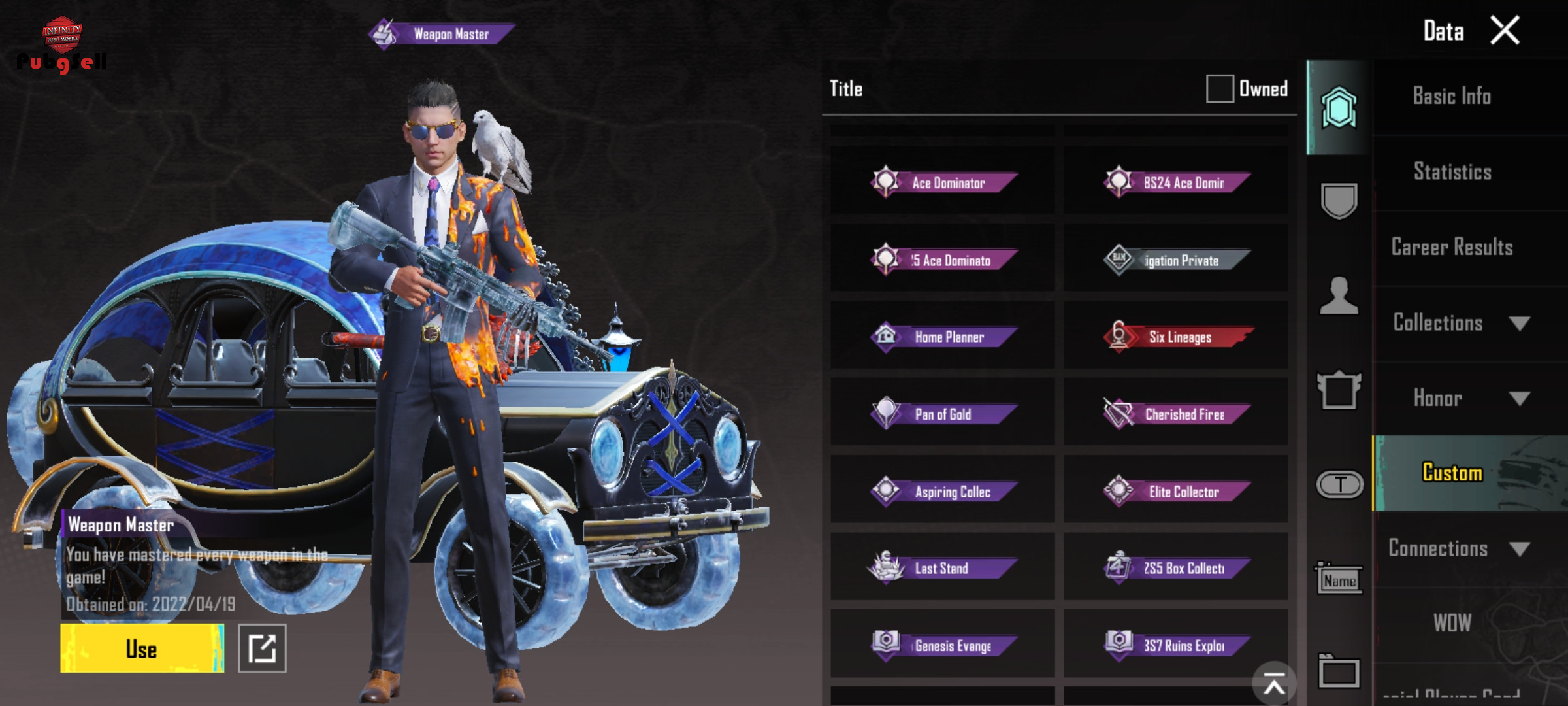The height and width of the screenshot is (706, 1568).
Task: Click the share icon beside Use
Action: click(262, 648)
